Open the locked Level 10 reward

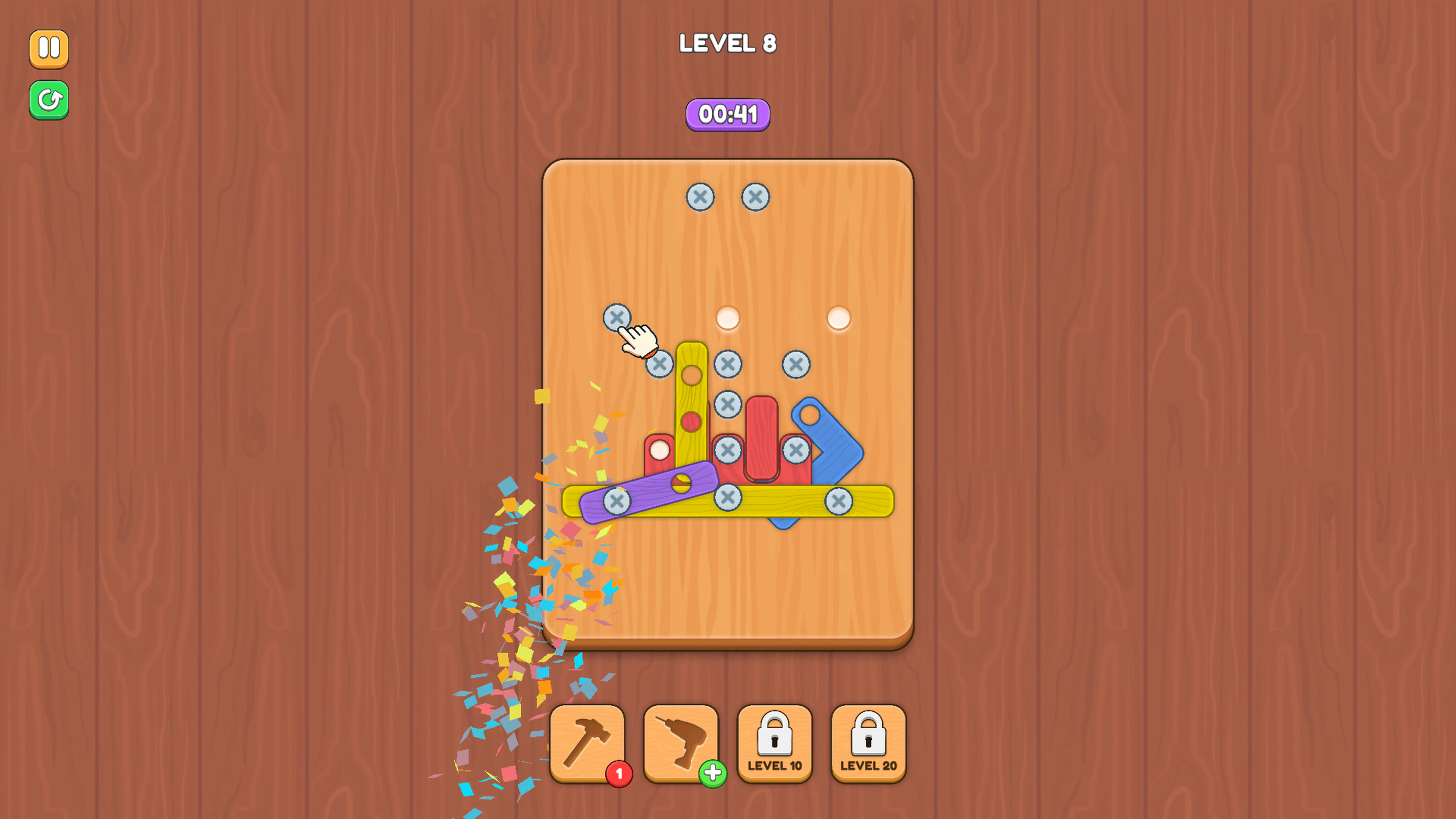[775, 742]
